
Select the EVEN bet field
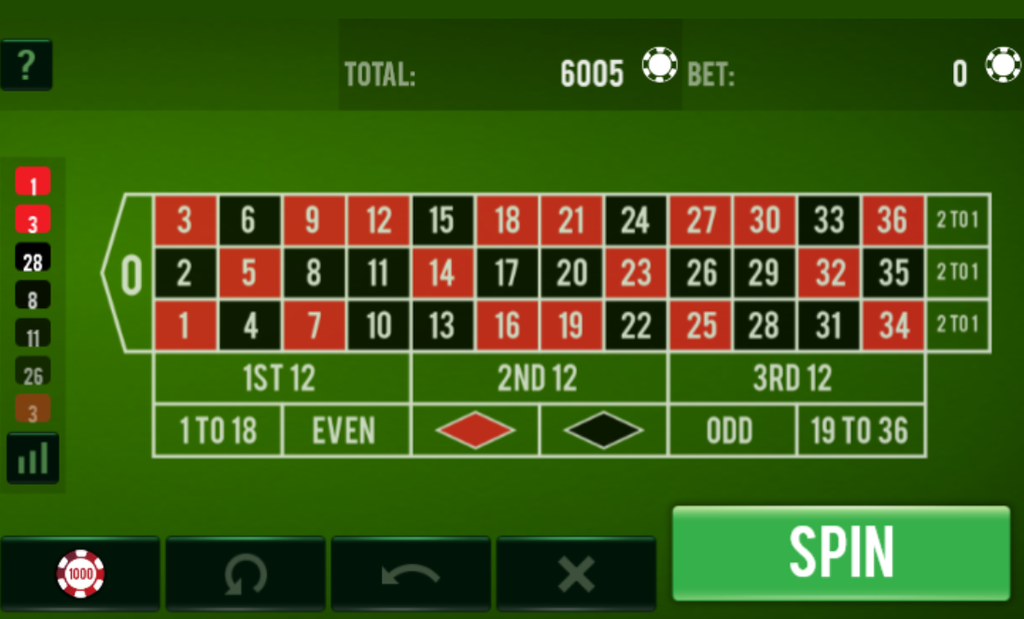click(345, 431)
